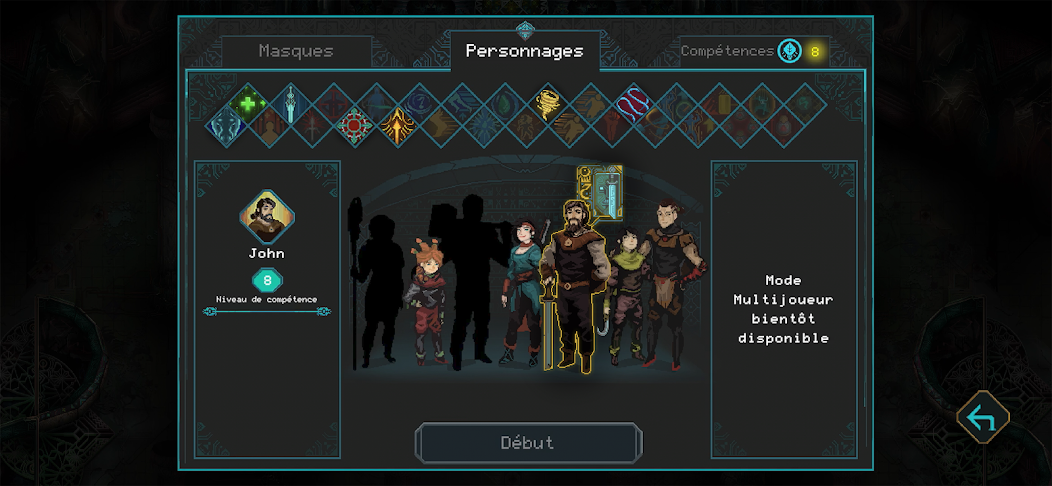This screenshot has height=486, width=1052.
Task: Select the red swirl on blue skill icon
Action: coord(633,102)
